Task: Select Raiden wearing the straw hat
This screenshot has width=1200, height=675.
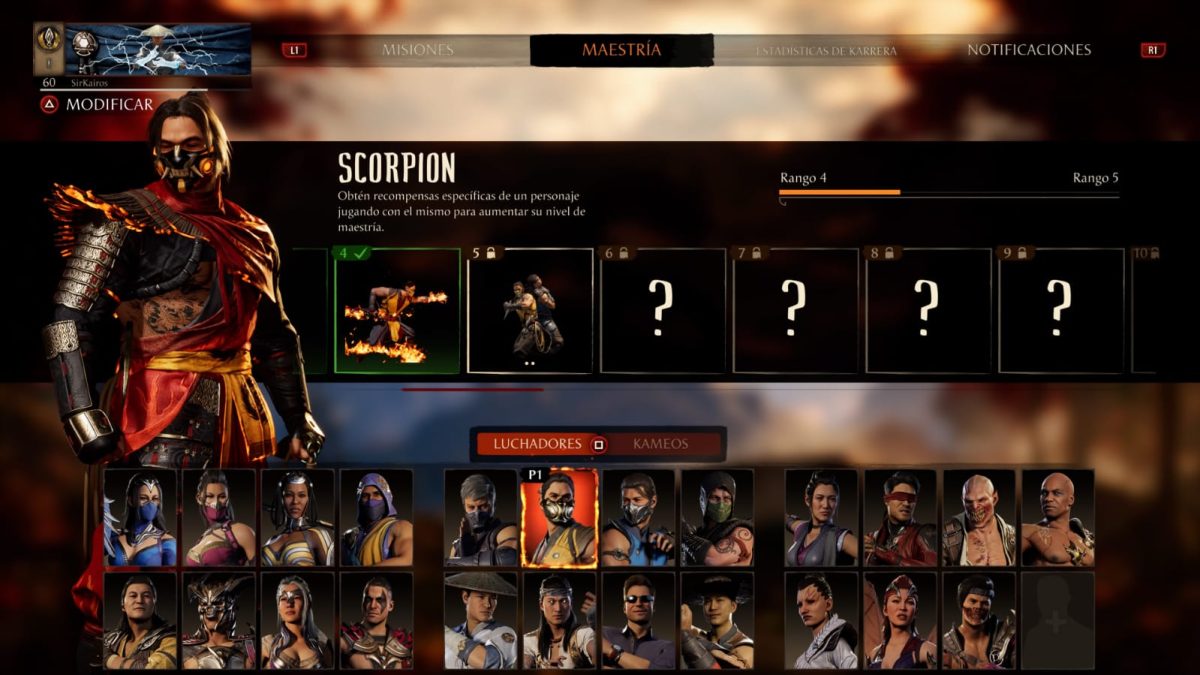Action: point(481,620)
